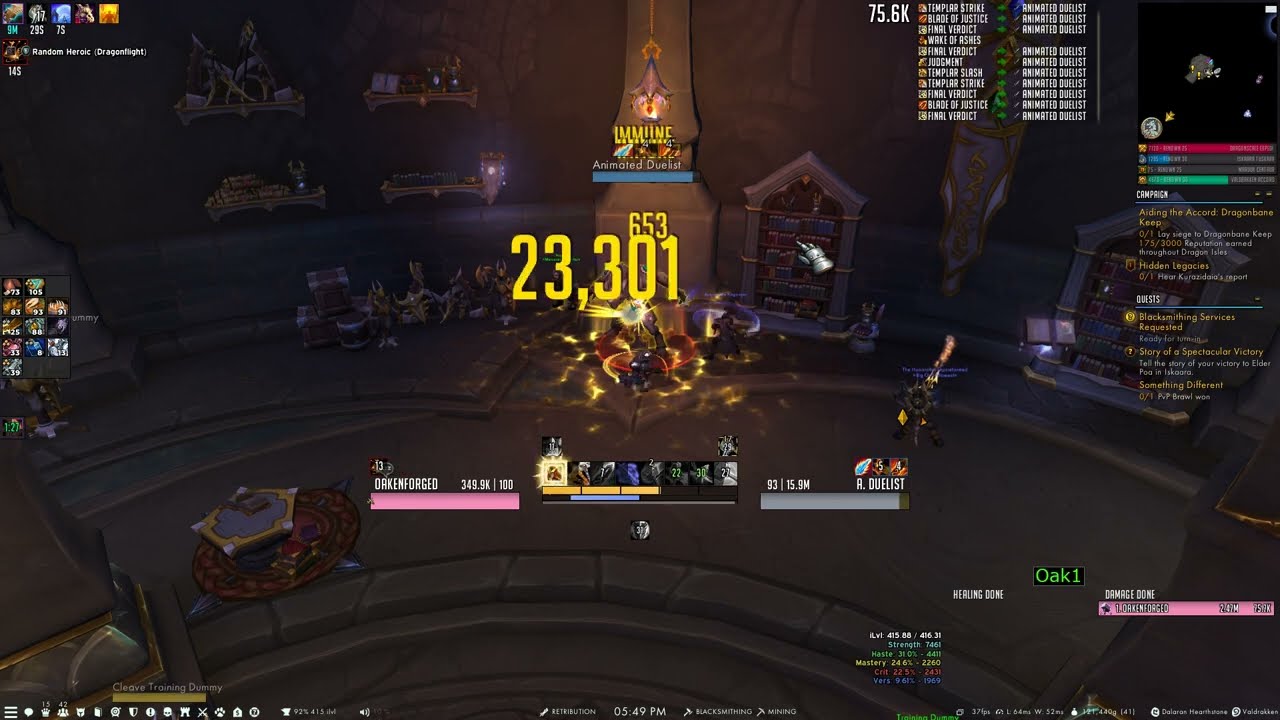Click the gold coin icon showing 121,440g
This screenshot has width=1280, height=720.
coord(1075,711)
